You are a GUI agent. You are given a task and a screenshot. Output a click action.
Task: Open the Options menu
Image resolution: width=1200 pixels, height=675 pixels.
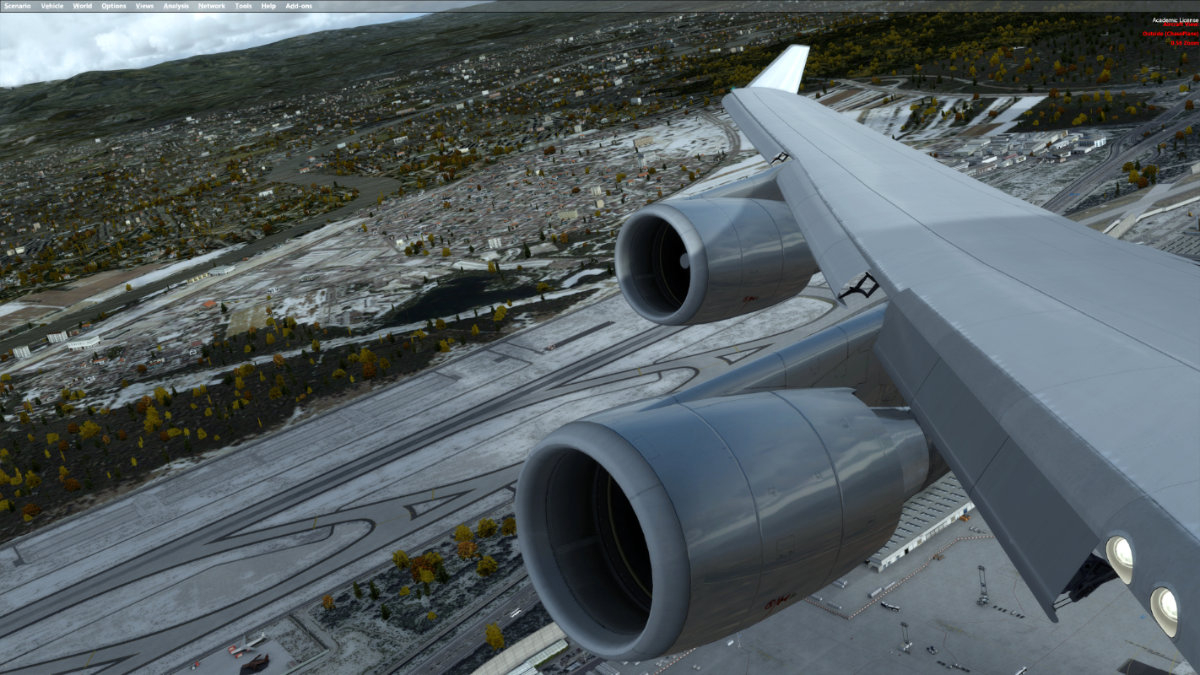pos(113,6)
